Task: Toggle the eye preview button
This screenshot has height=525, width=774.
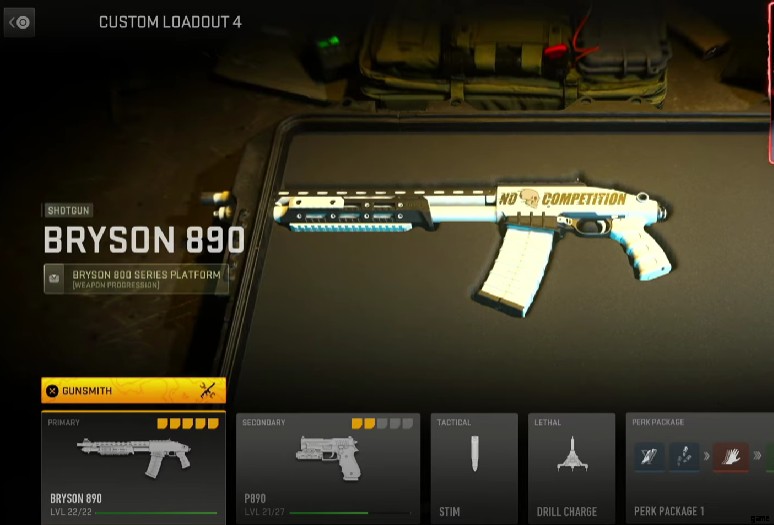Action: pyautogui.click(x=19, y=22)
